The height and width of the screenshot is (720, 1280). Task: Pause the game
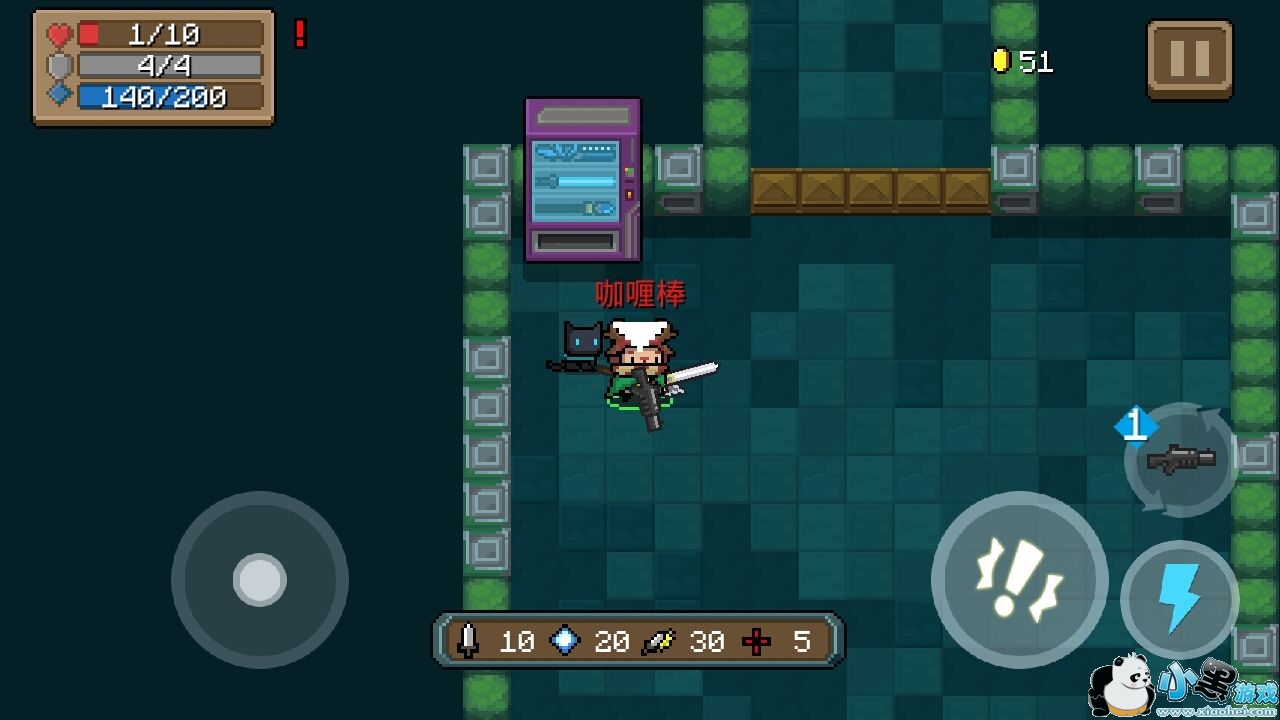1189,59
